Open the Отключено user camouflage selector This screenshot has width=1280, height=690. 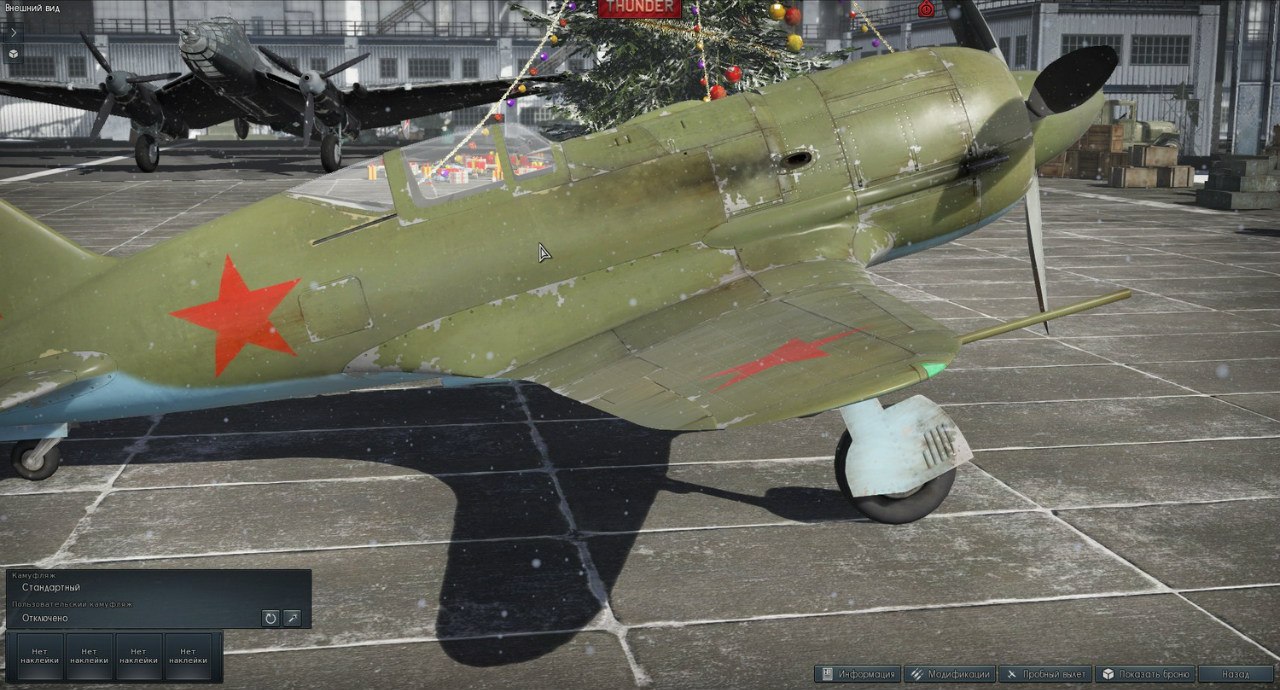135,618
